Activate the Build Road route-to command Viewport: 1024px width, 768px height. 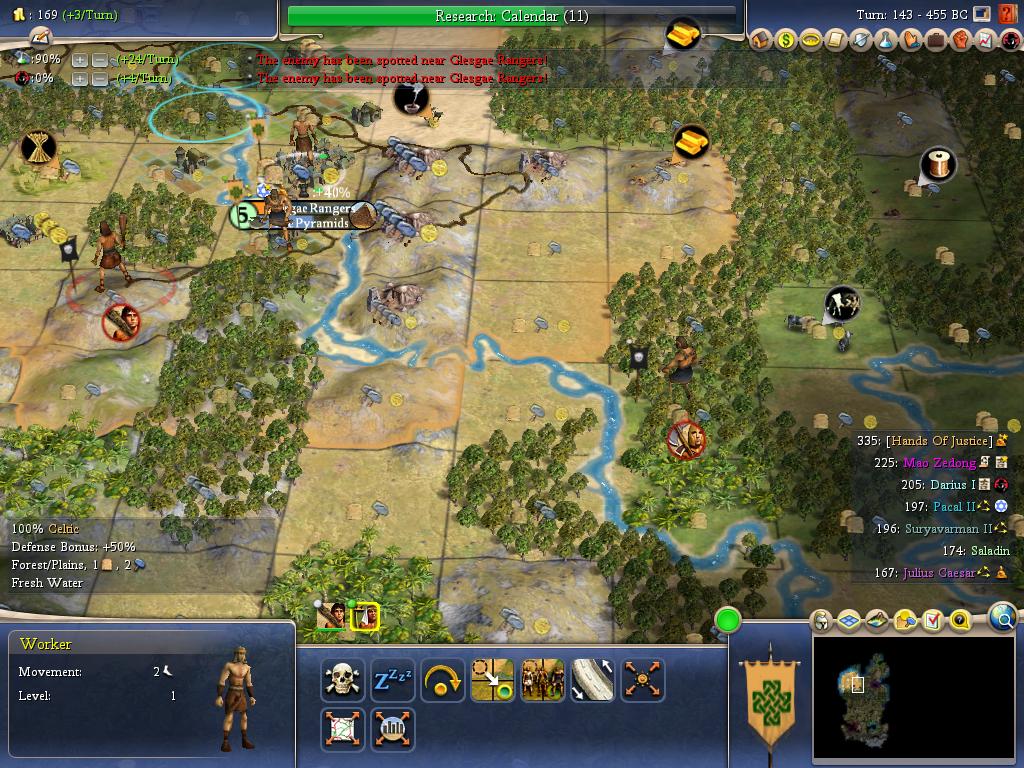click(x=592, y=680)
